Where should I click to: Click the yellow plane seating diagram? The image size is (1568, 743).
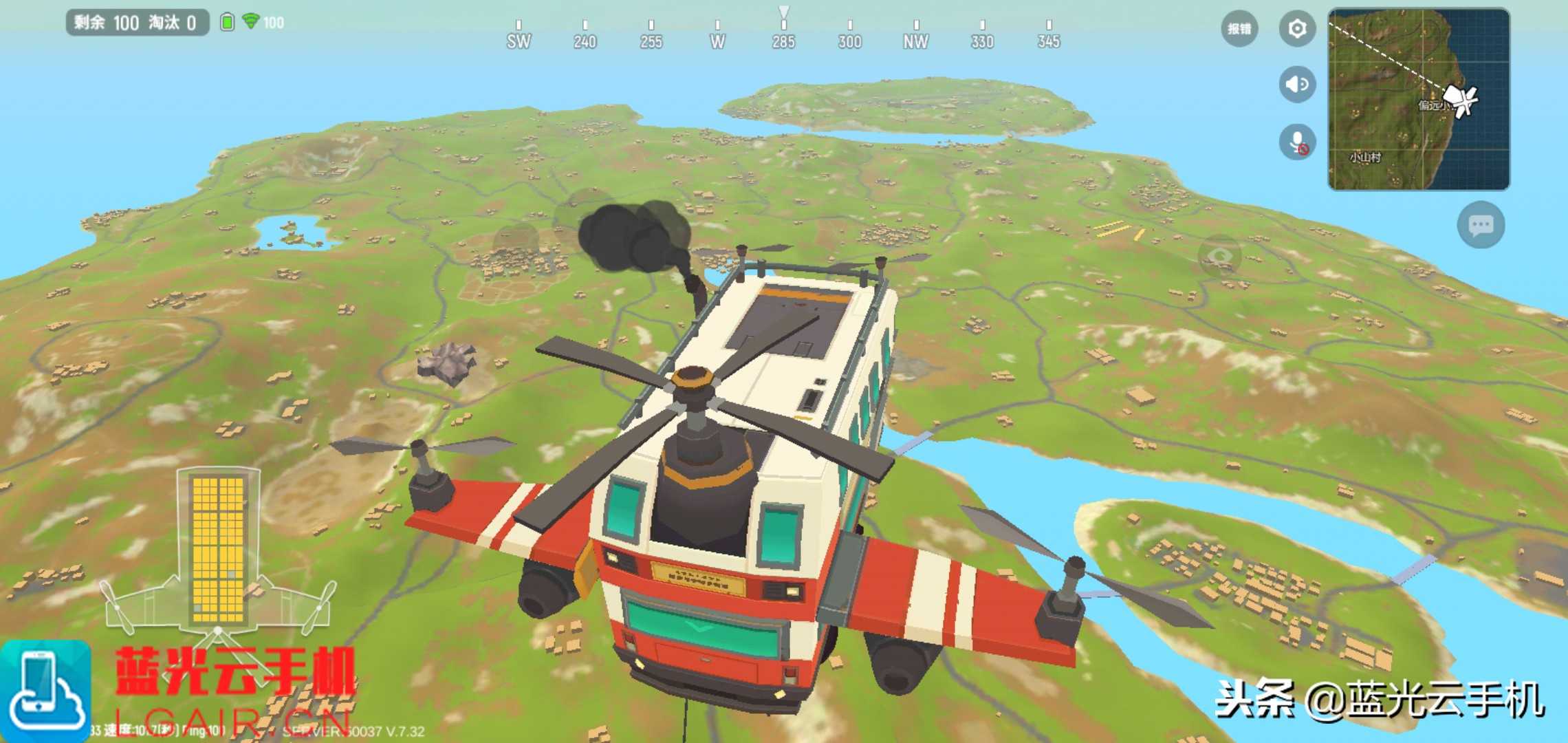218,548
